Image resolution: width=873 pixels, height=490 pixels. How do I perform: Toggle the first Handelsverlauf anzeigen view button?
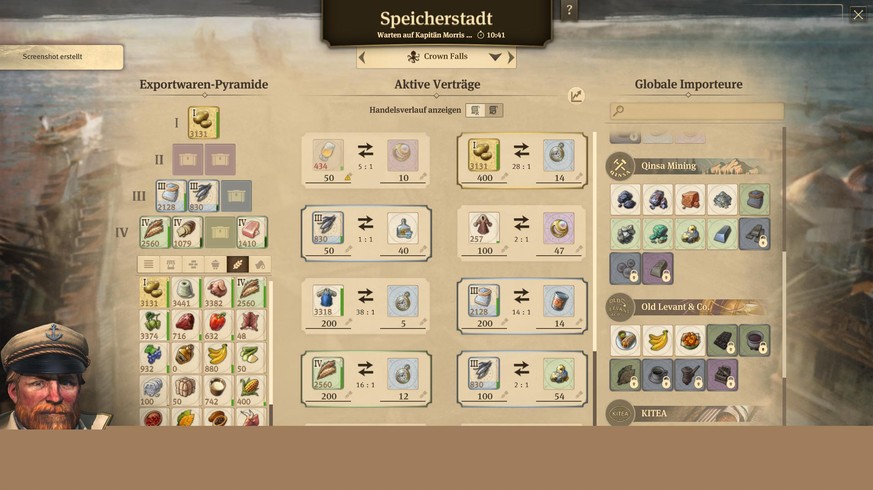pos(476,111)
